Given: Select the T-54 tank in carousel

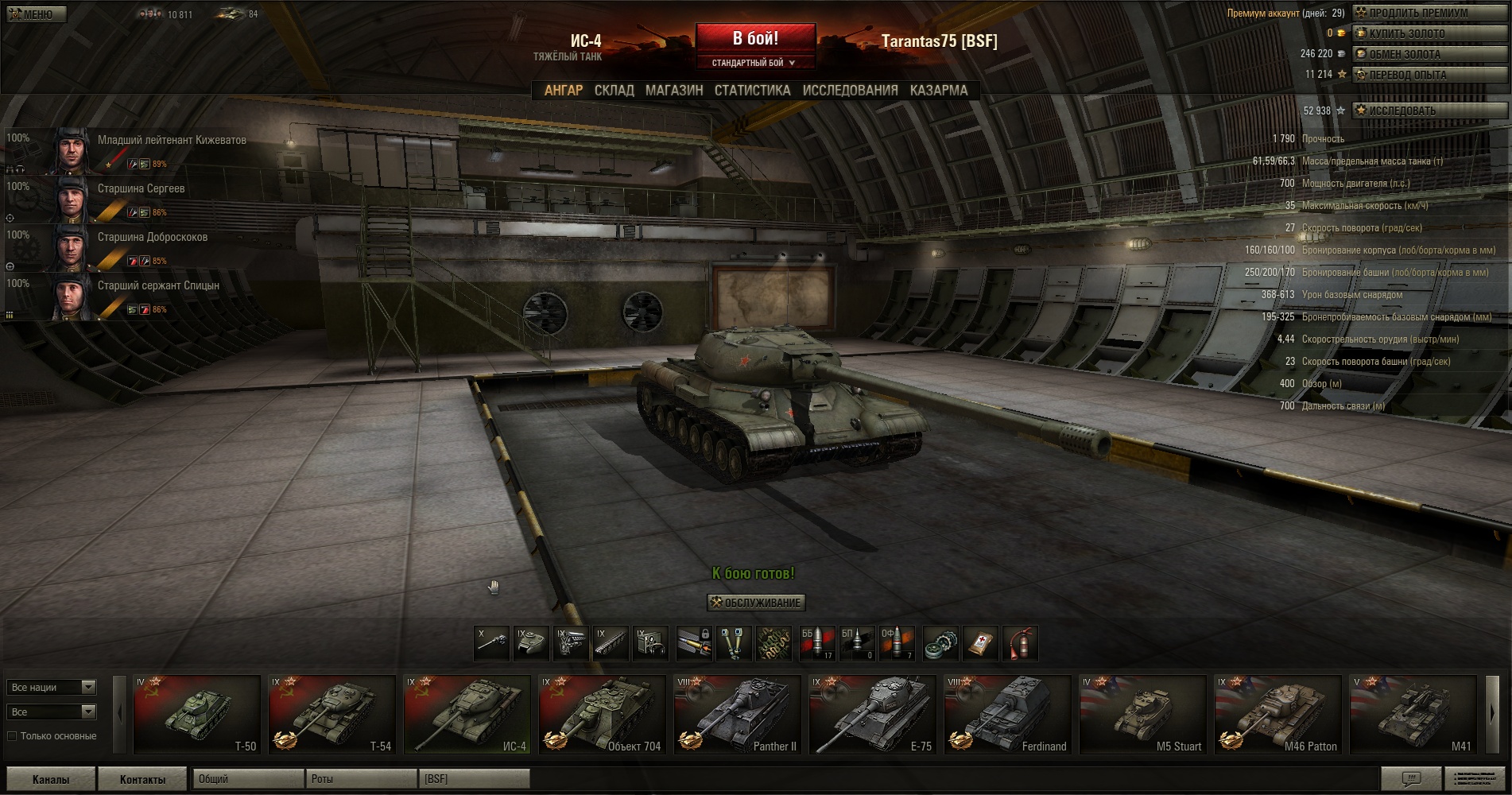Looking at the screenshot, I should pos(331,714).
